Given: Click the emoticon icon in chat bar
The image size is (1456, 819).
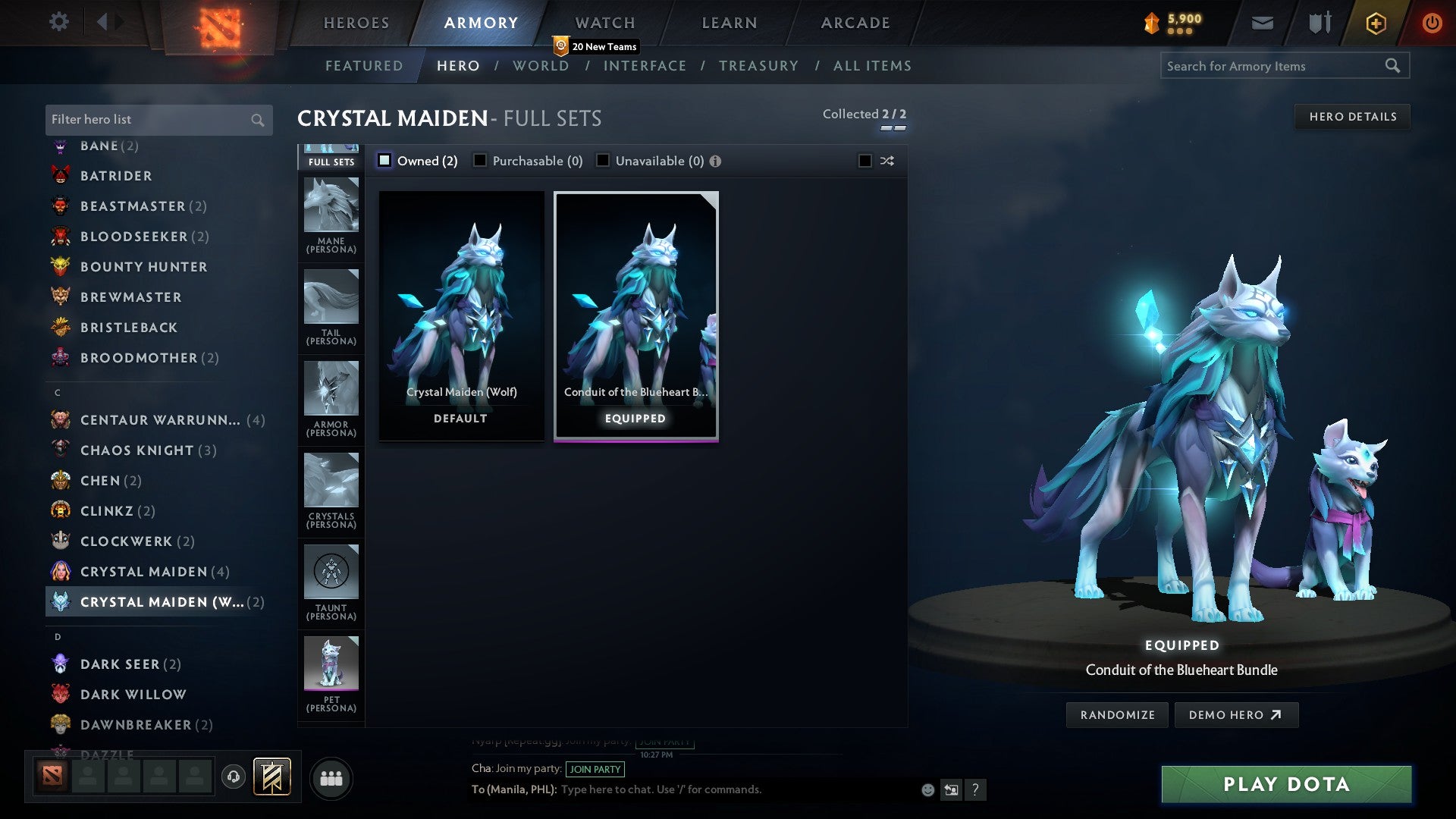Looking at the screenshot, I should point(927,789).
